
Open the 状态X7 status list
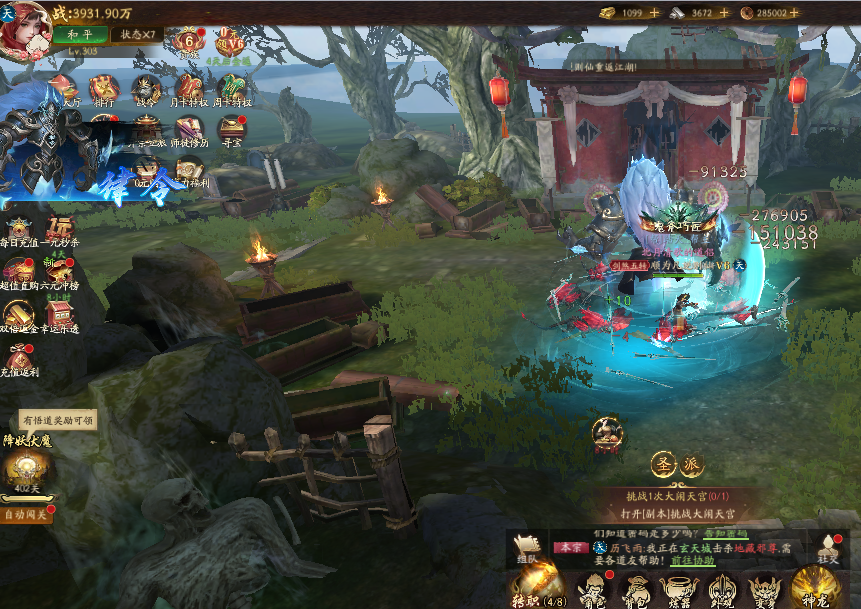(136, 34)
